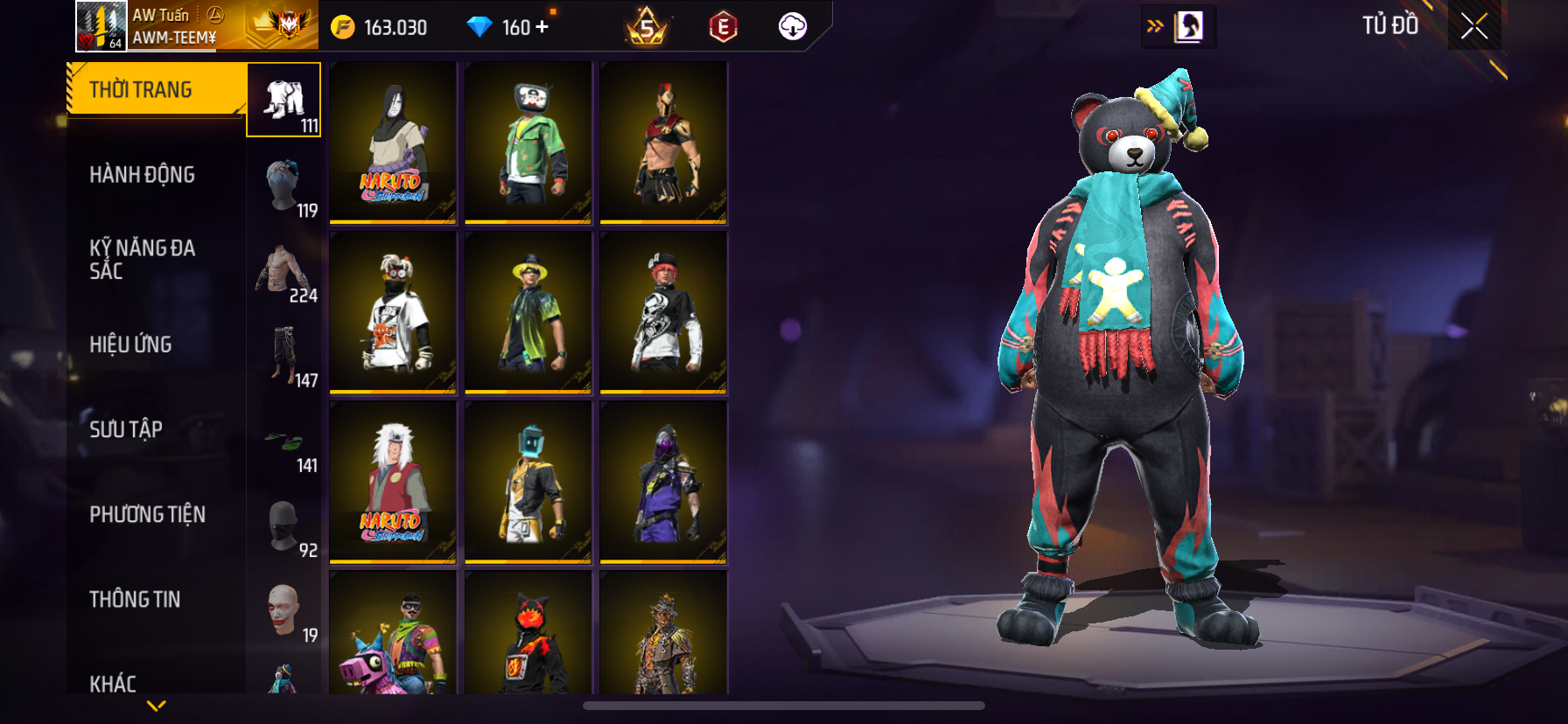This screenshot has width=1568, height=724.
Task: Add diamonds with the plus button
Action: click(542, 27)
